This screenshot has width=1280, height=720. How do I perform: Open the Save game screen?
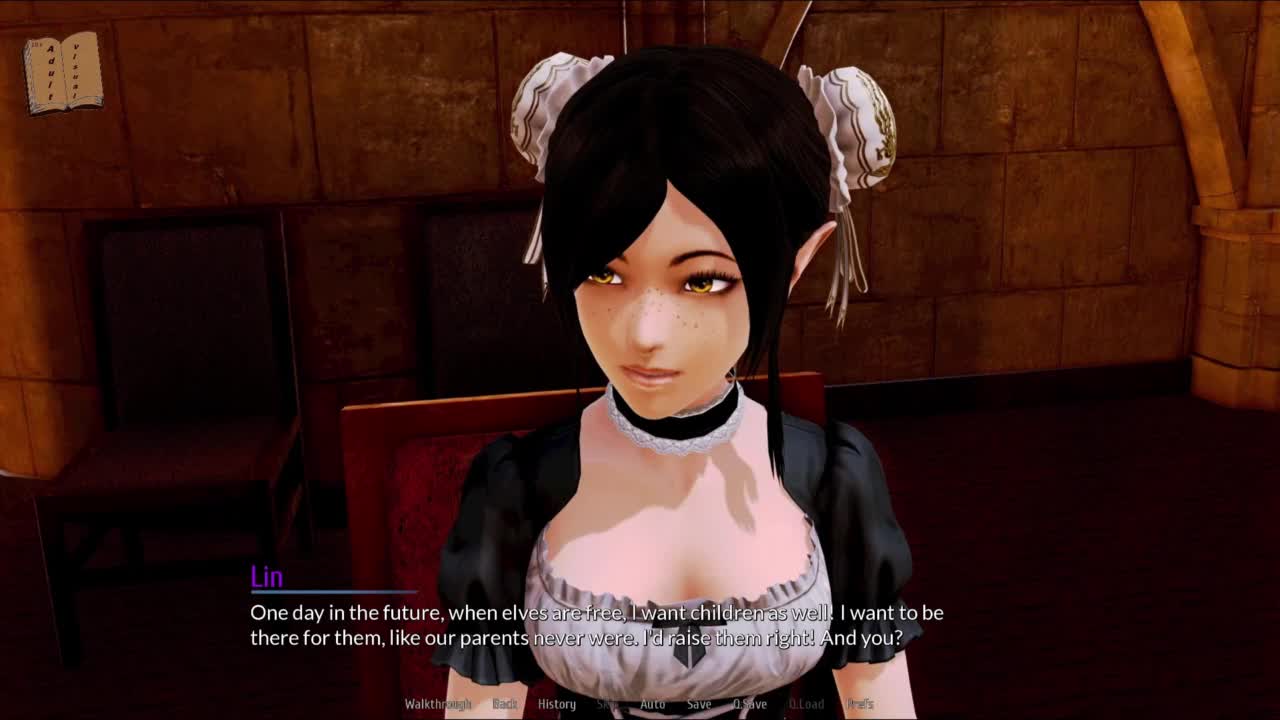pyautogui.click(x=699, y=704)
